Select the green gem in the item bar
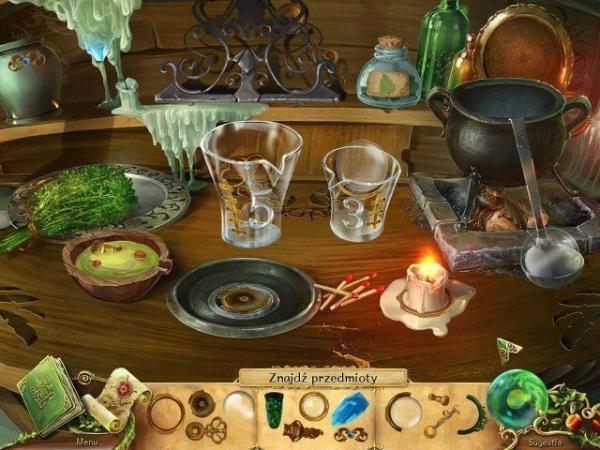Viewport: 600px width, 450px height. pos(274,407)
